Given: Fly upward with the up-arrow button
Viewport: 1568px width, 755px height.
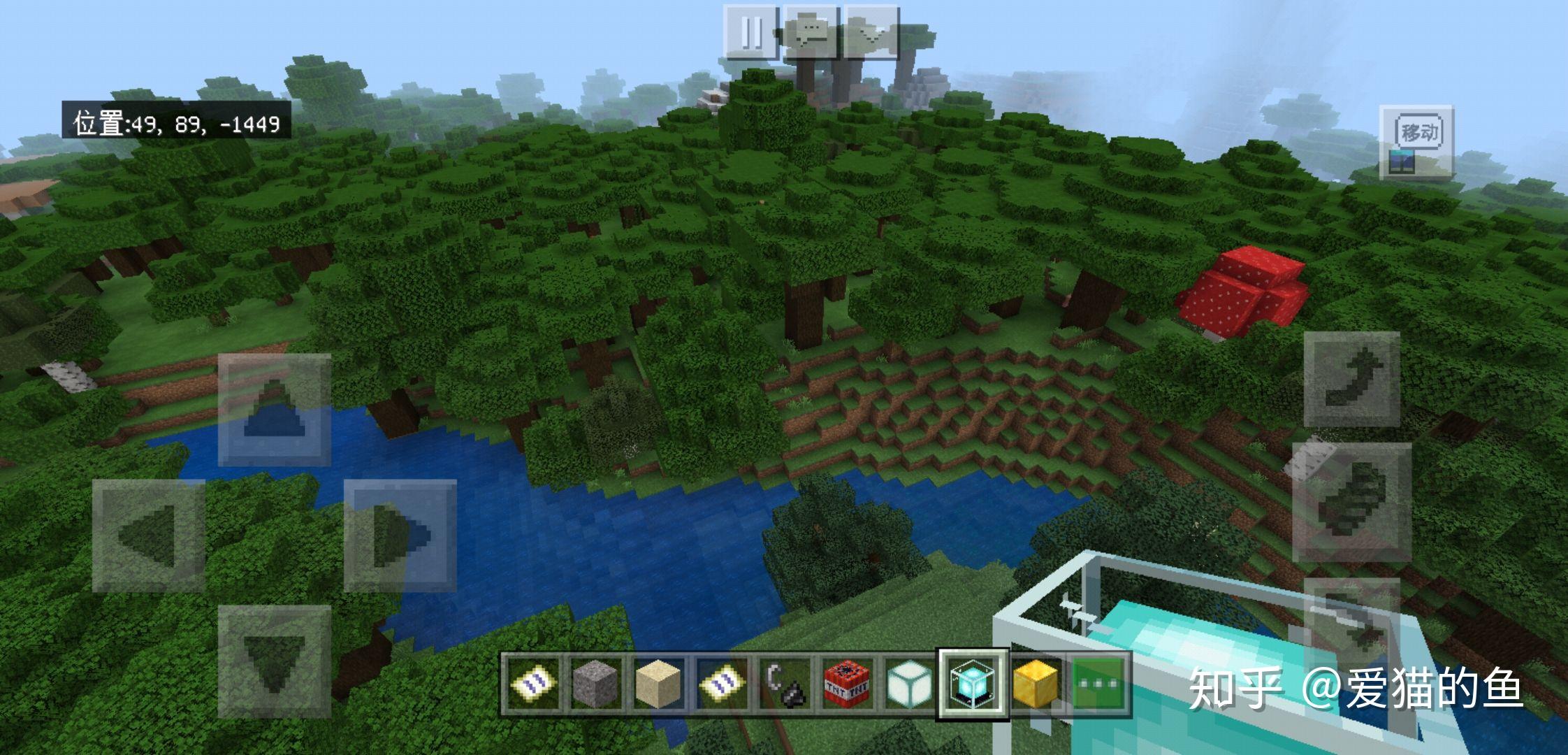Looking at the screenshot, I should click(x=1351, y=379).
